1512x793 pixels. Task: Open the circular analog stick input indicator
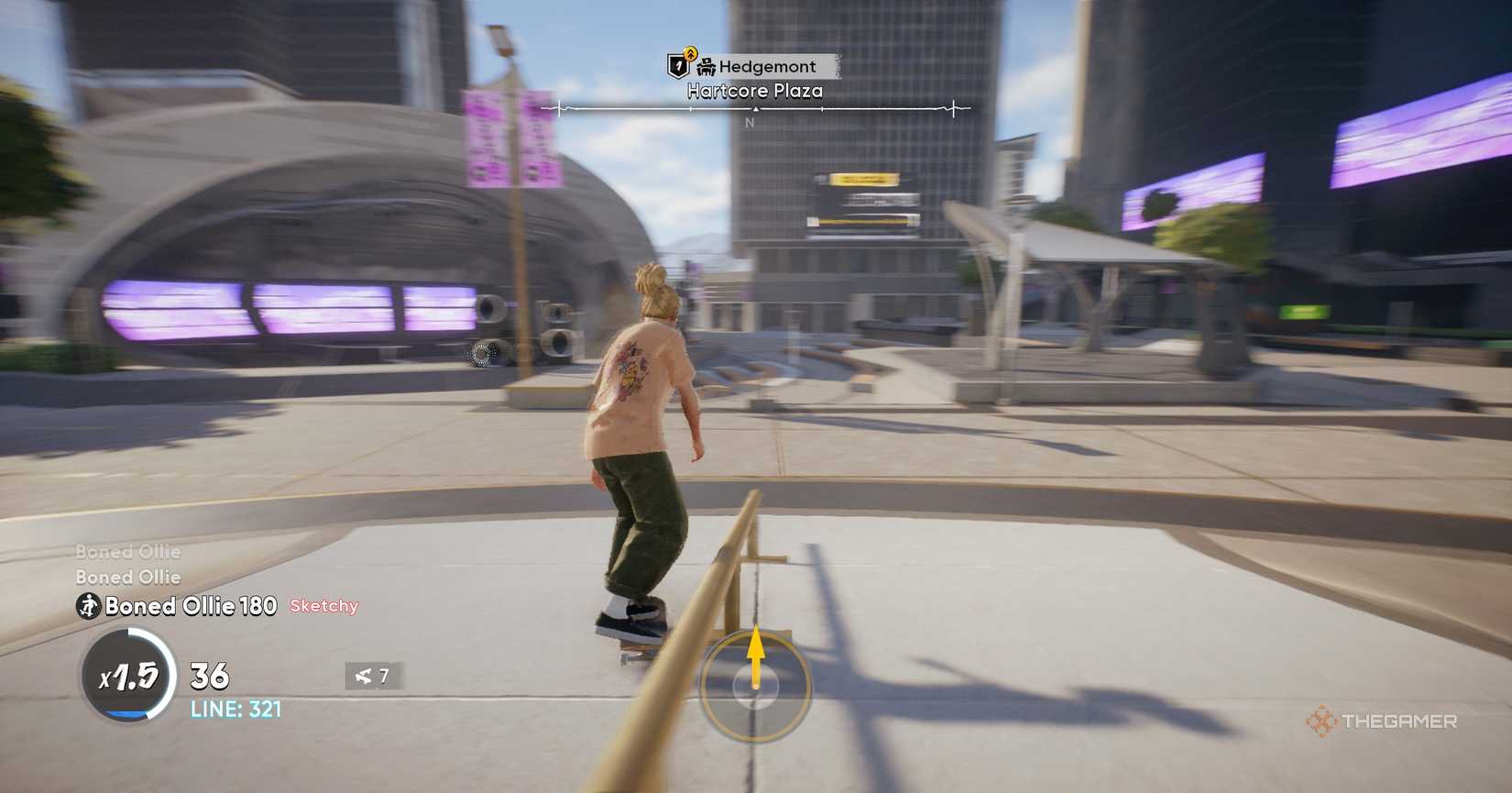pos(756,686)
